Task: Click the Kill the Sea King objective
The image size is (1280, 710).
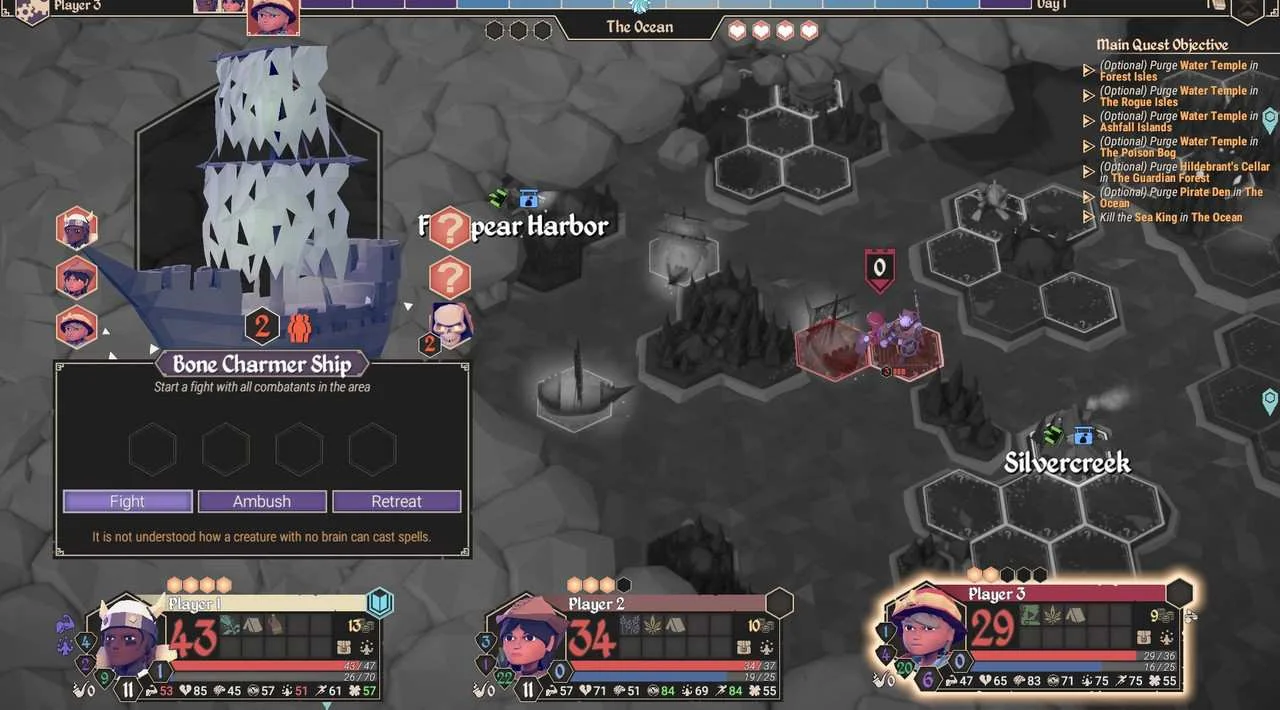Action: 1170,217
